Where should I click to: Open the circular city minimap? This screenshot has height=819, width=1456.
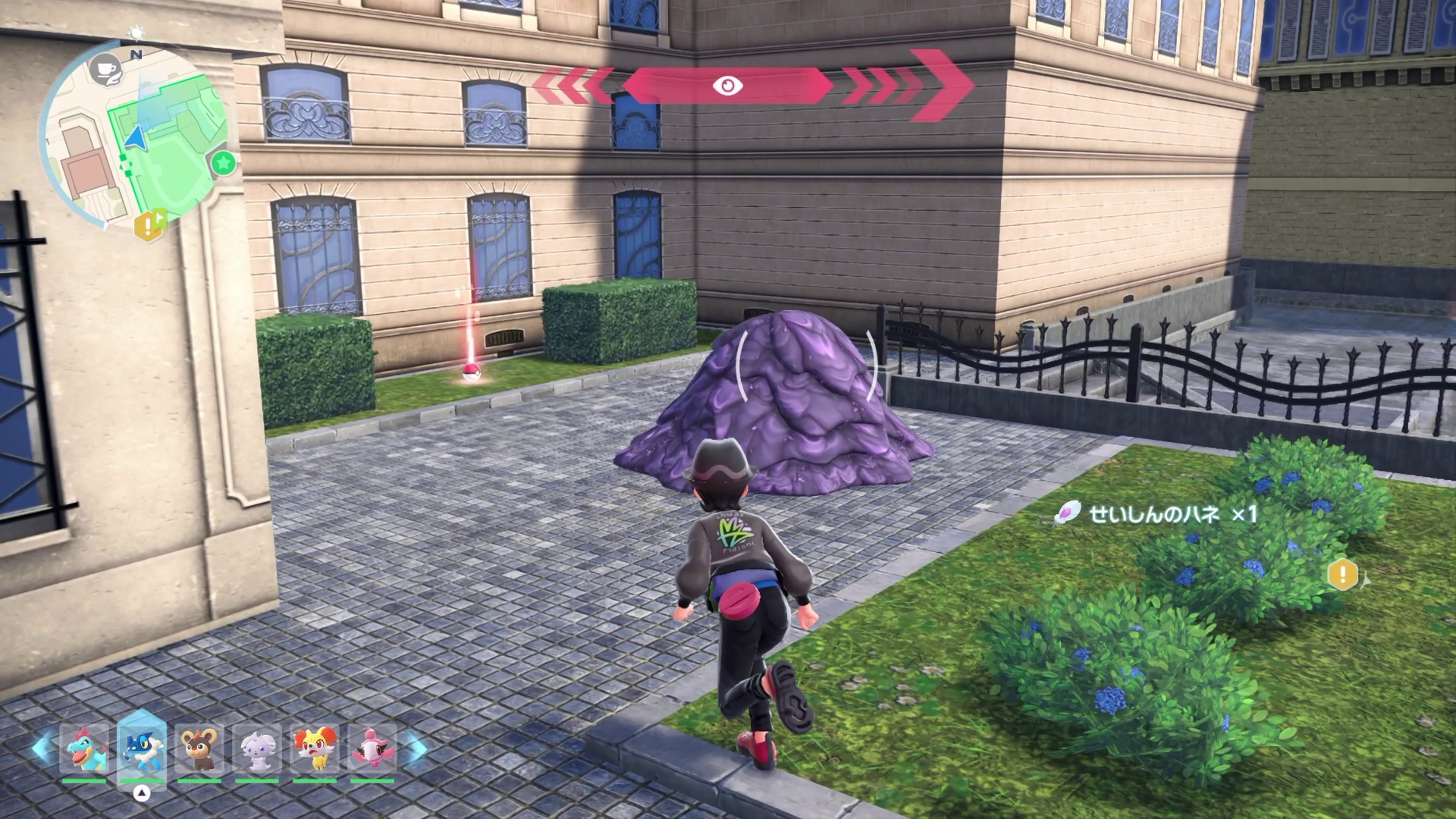pos(135,138)
